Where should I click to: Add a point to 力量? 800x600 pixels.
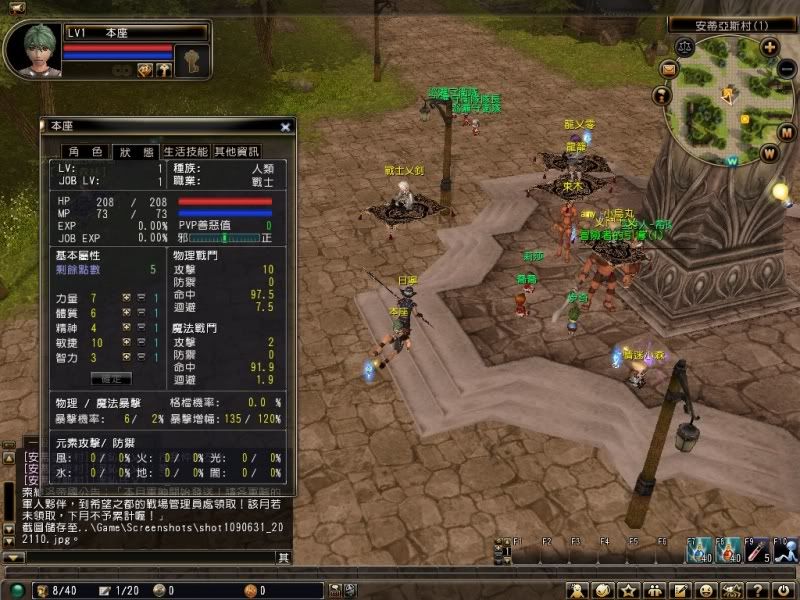(127, 299)
